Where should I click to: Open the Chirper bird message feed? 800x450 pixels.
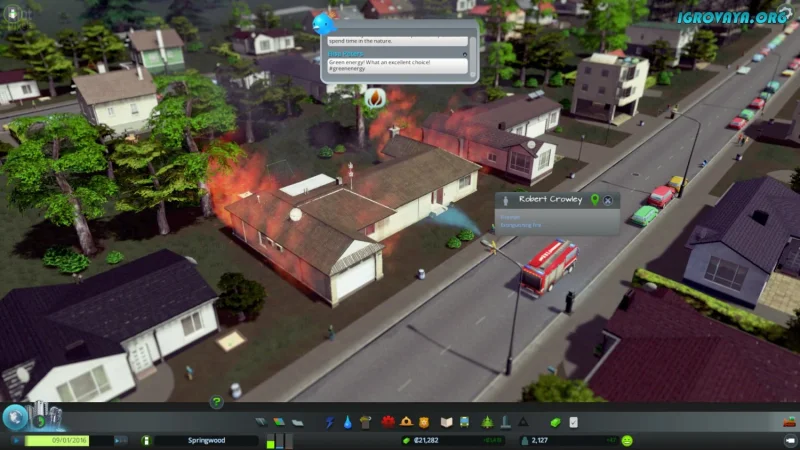pyautogui.click(x=324, y=22)
